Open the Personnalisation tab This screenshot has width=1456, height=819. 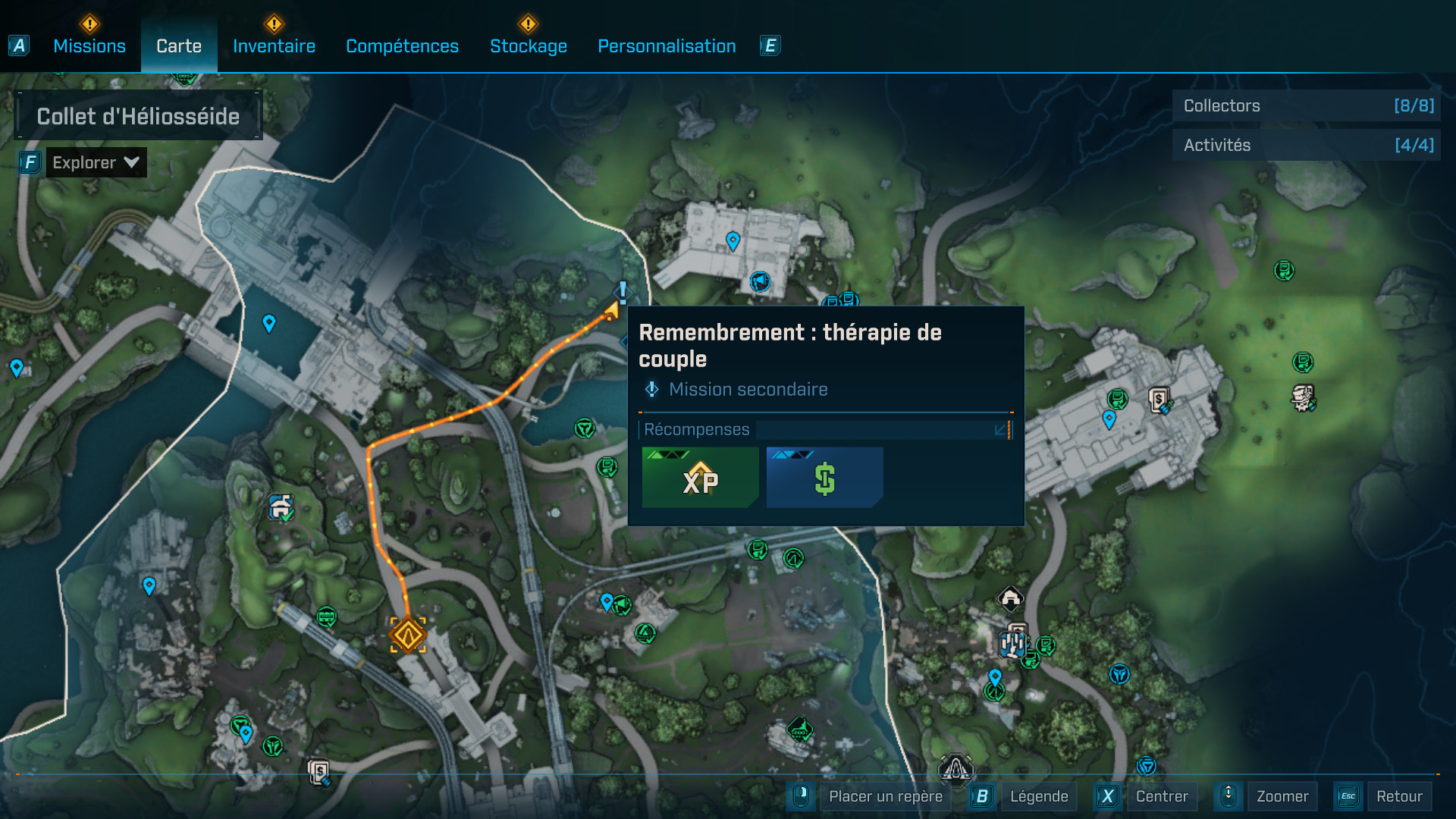667,46
